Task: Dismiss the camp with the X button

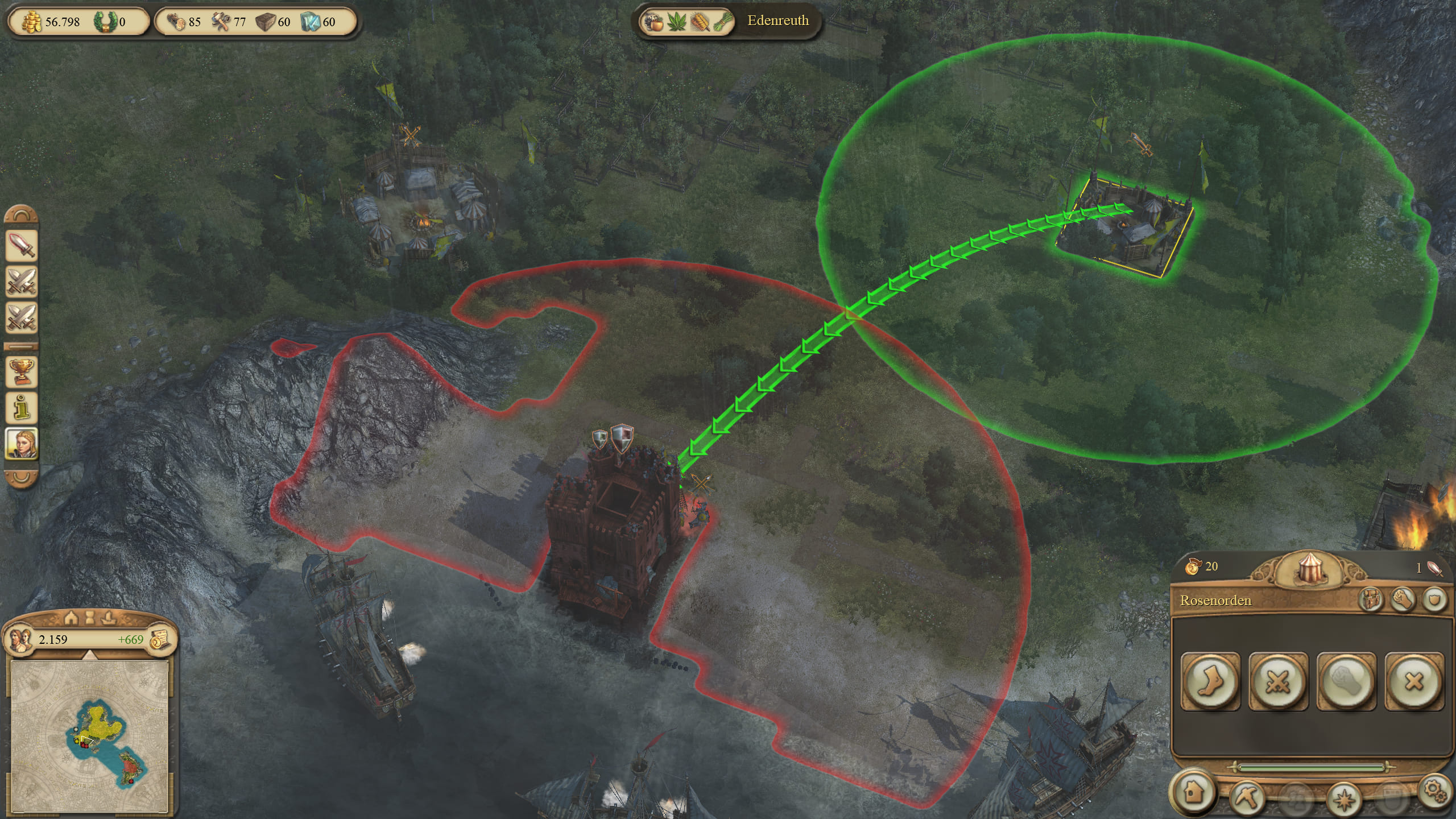Action: click(x=1414, y=681)
